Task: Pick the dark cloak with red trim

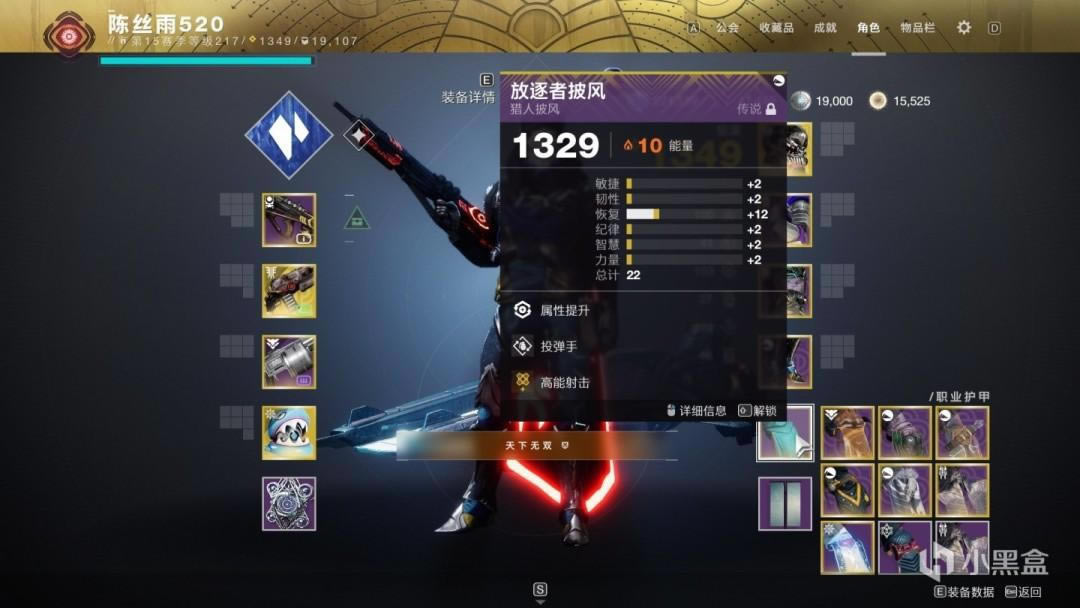Action: pos(905,547)
